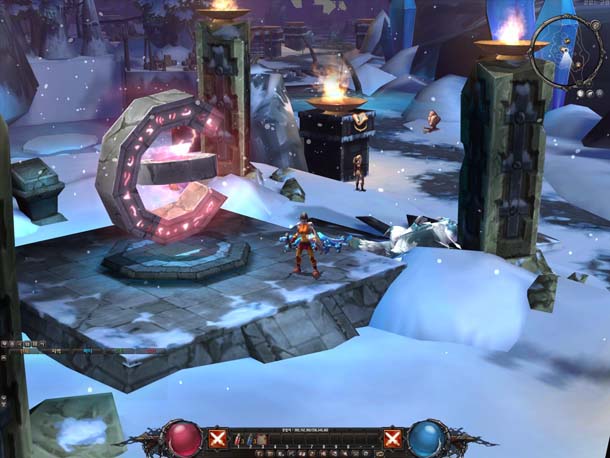Select the scroll item in the quickbar
Image resolution: width=610 pixels, height=458 pixels.
[261, 438]
